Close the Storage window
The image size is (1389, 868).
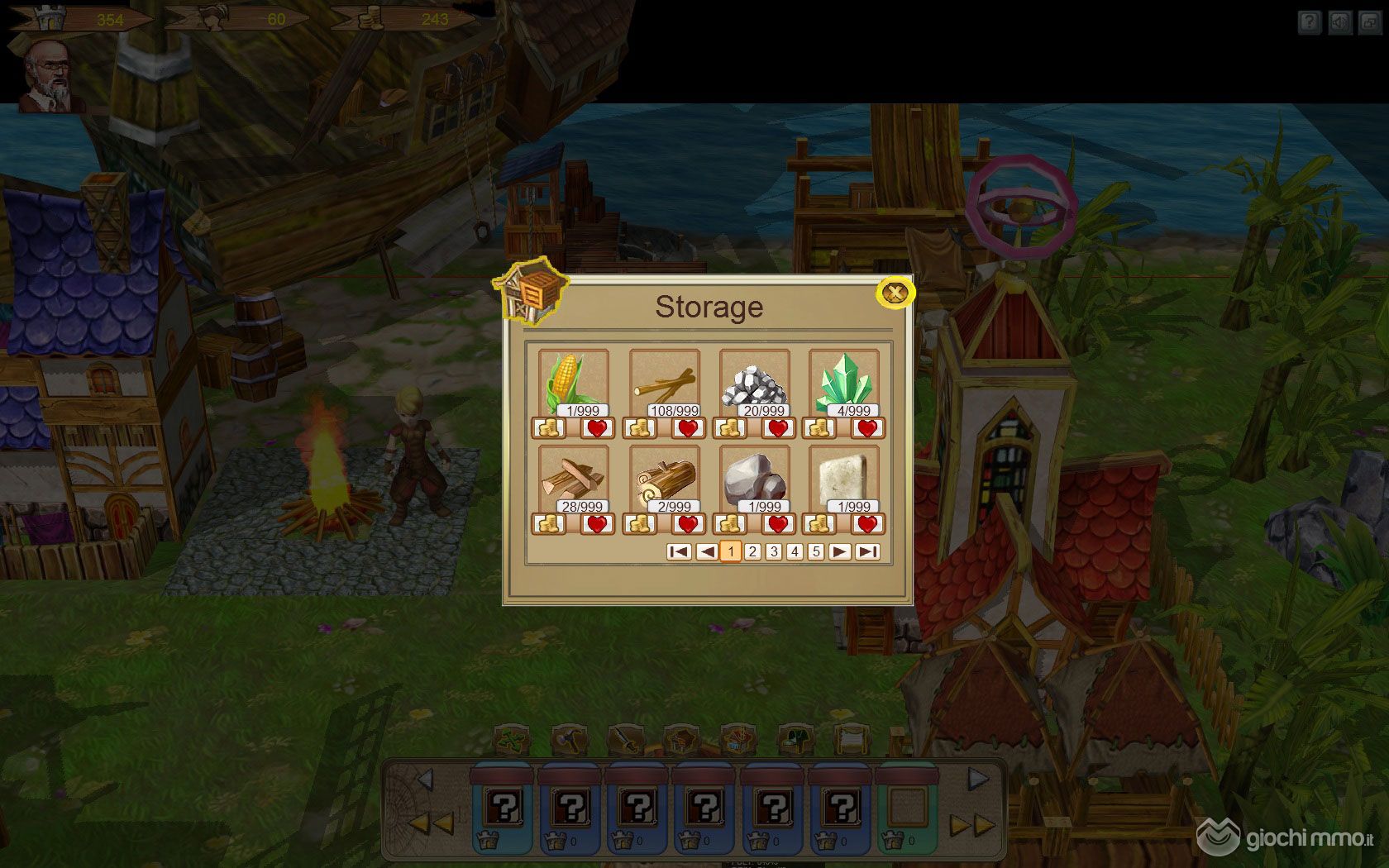[x=895, y=293]
